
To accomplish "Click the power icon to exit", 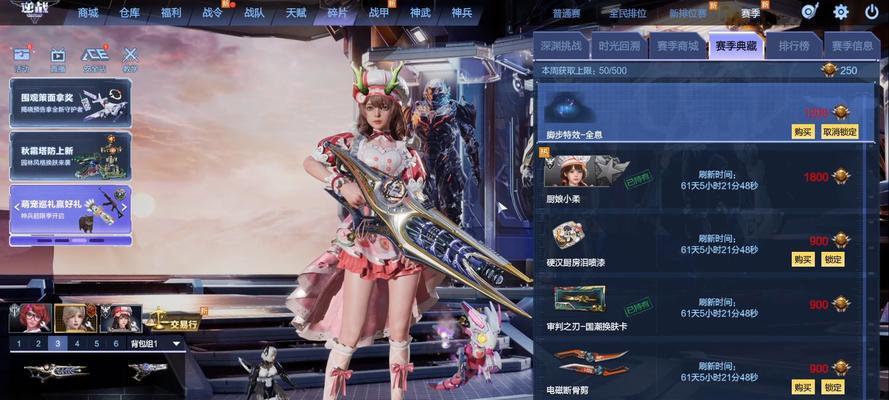I will click(x=871, y=12).
